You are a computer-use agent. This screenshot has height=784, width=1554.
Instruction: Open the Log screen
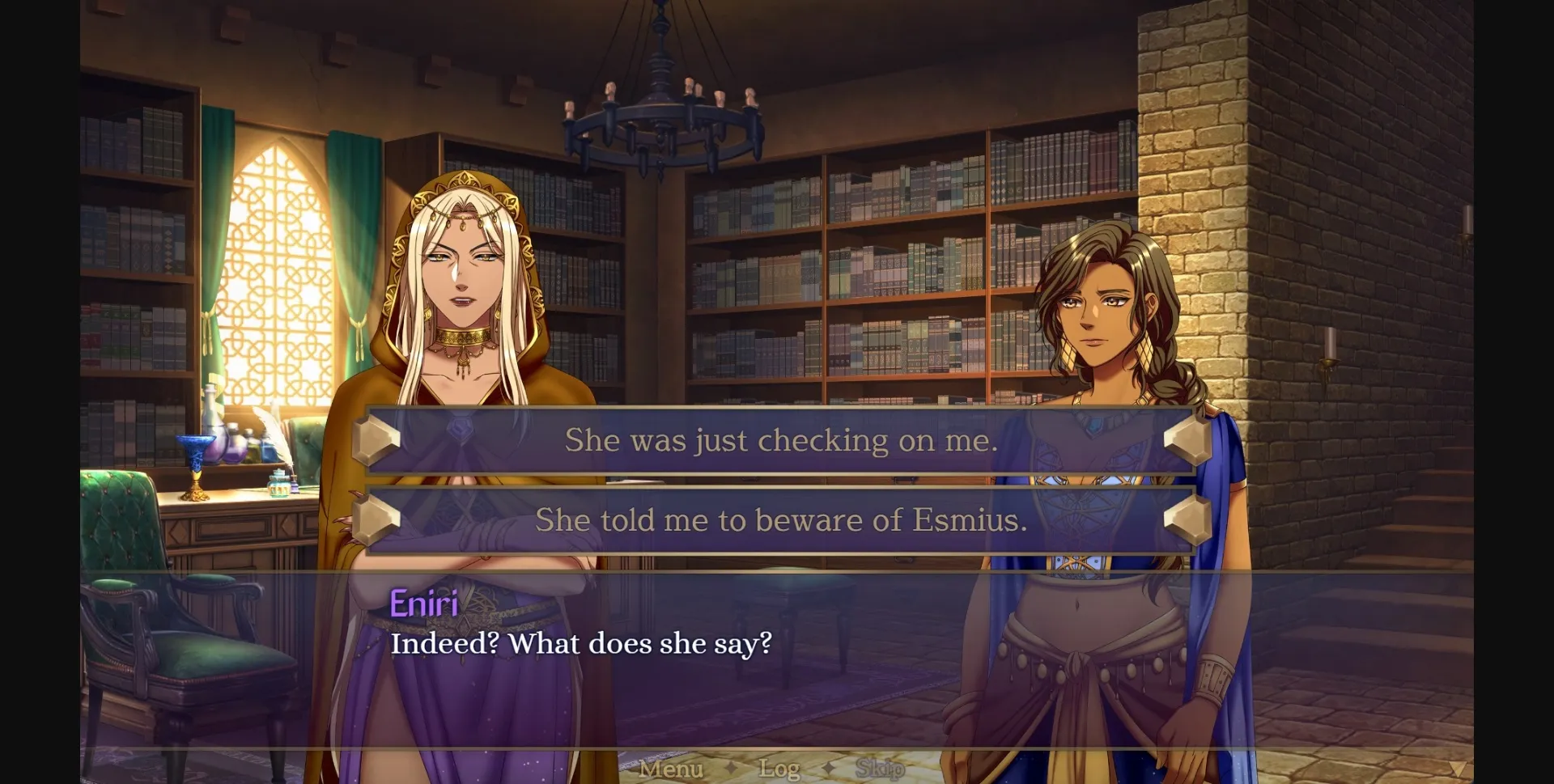click(x=779, y=769)
